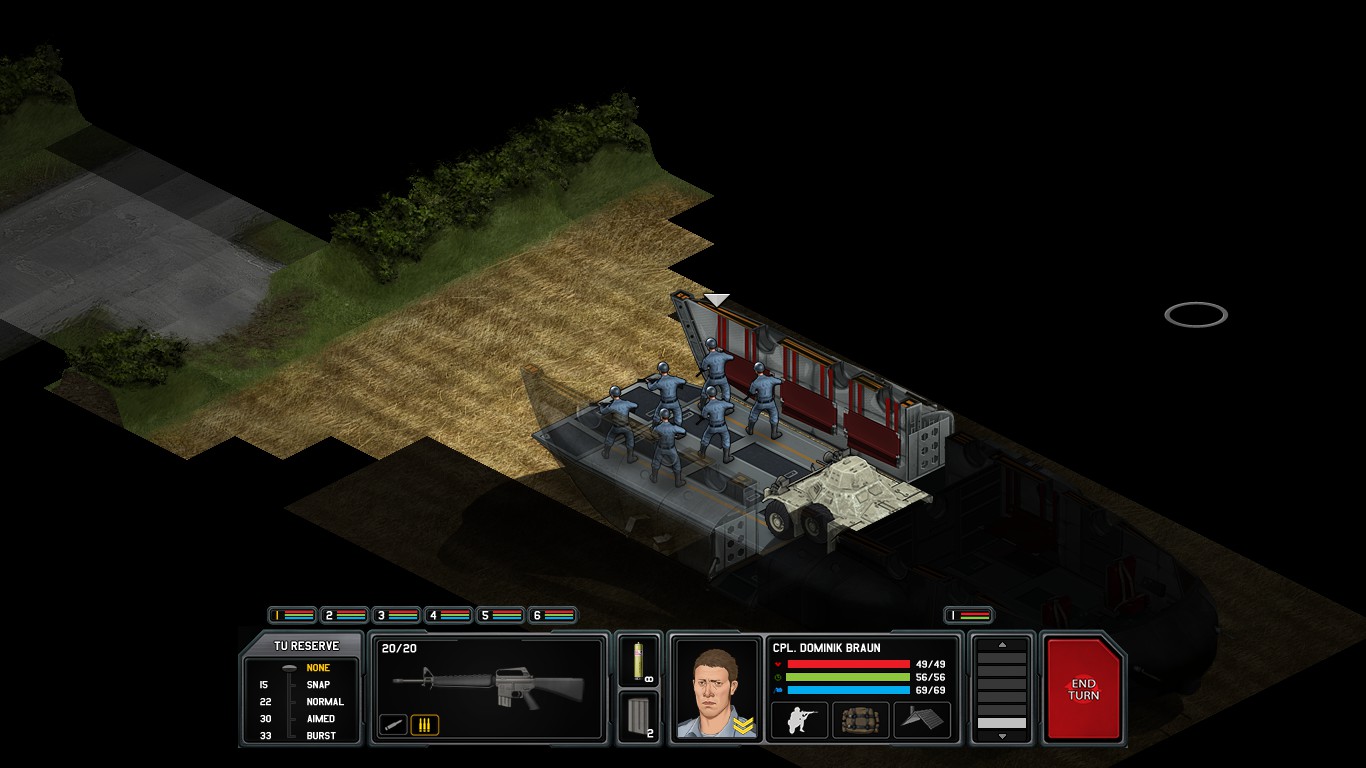Select soldier 2 from the squad tabs
The width and height of the screenshot is (1366, 768).
coord(344,615)
